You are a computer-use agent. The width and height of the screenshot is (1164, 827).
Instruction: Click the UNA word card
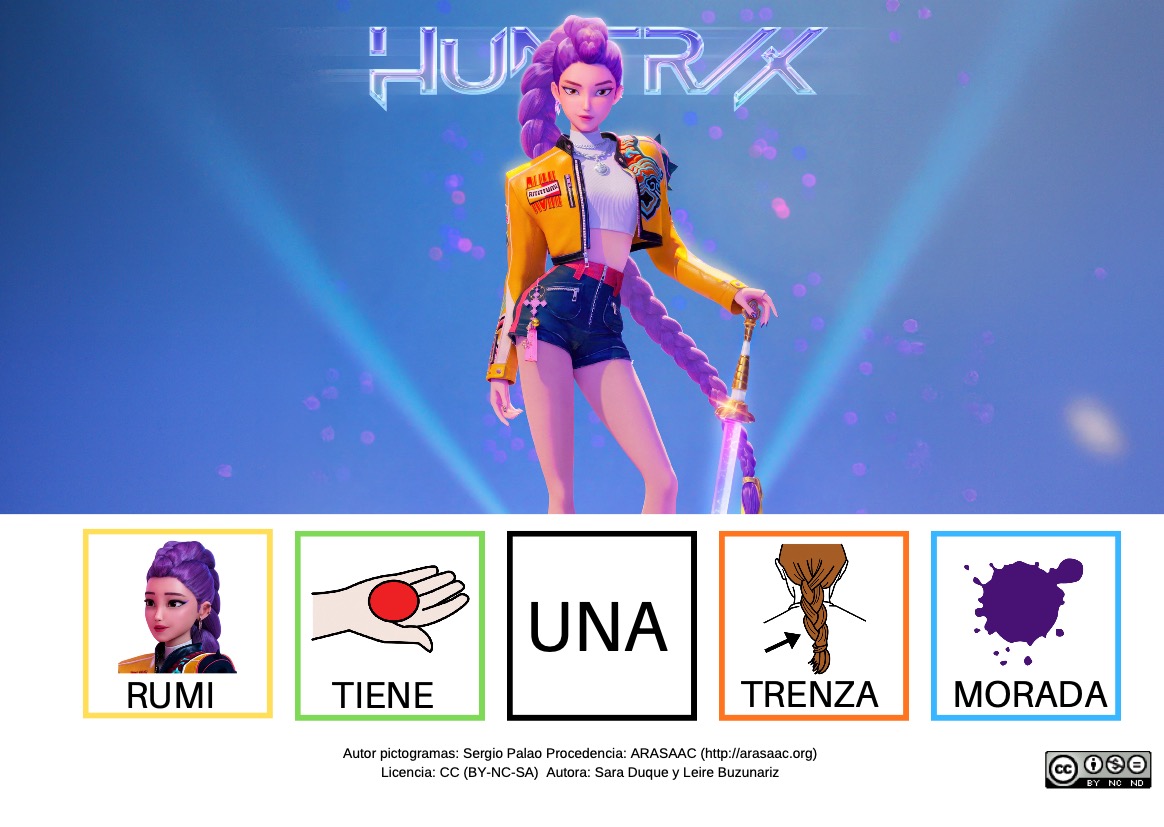click(601, 625)
